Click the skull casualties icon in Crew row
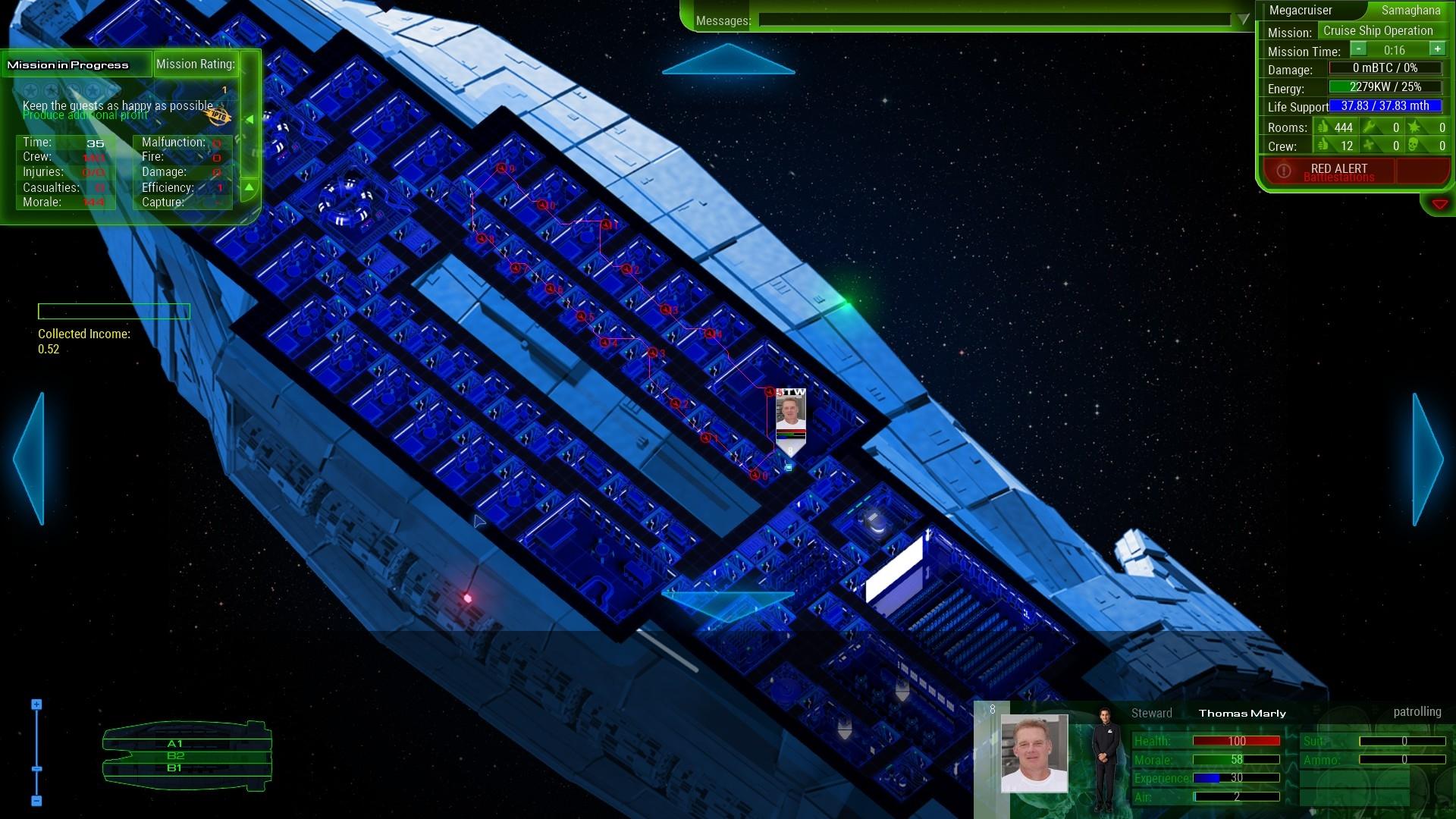 (x=1413, y=146)
